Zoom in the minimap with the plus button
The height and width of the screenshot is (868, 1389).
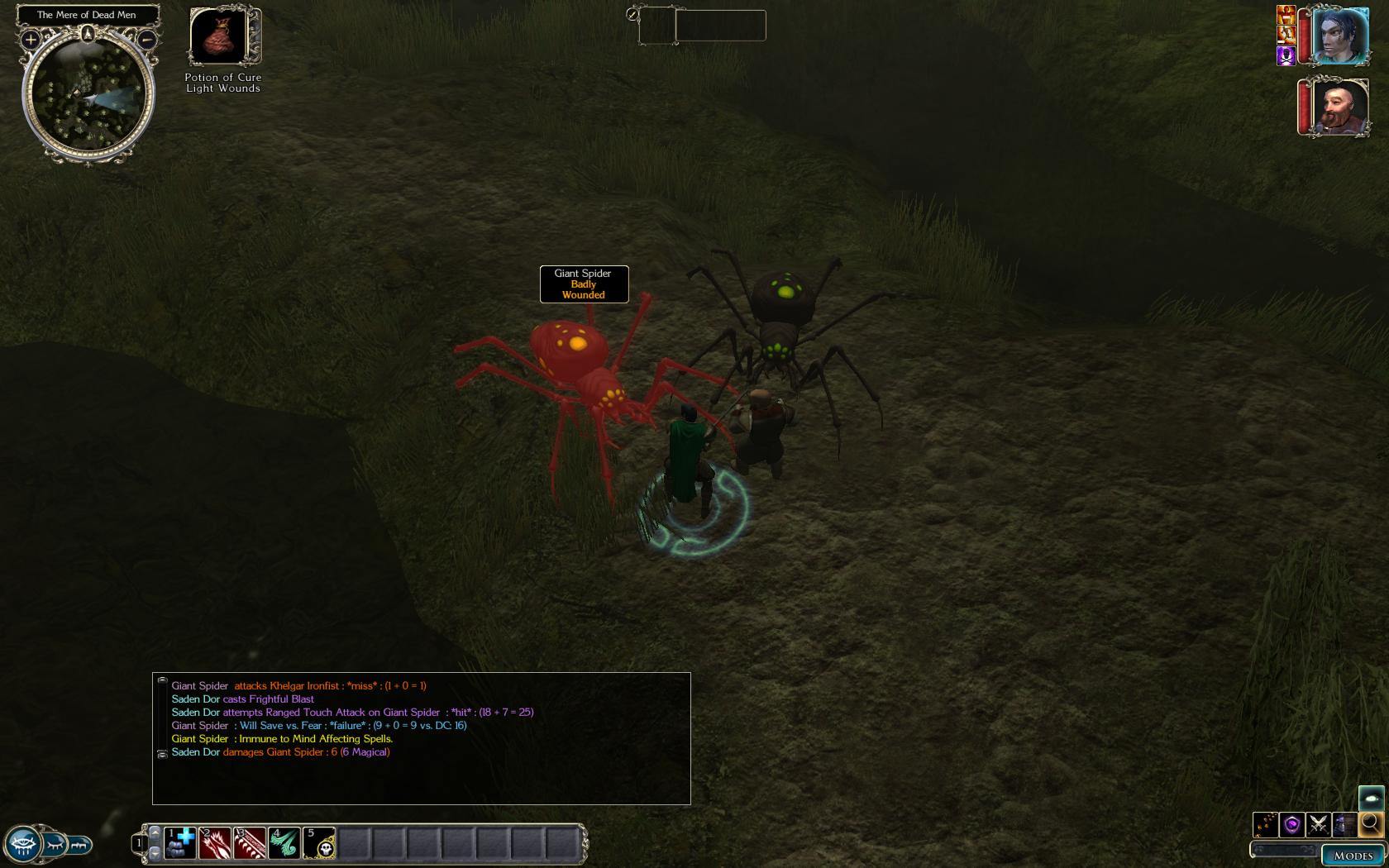click(x=31, y=39)
